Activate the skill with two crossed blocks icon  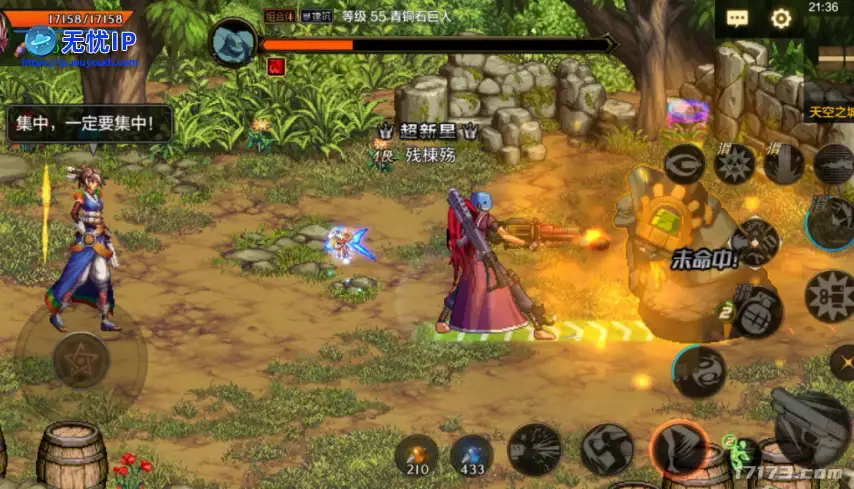pos(607,448)
